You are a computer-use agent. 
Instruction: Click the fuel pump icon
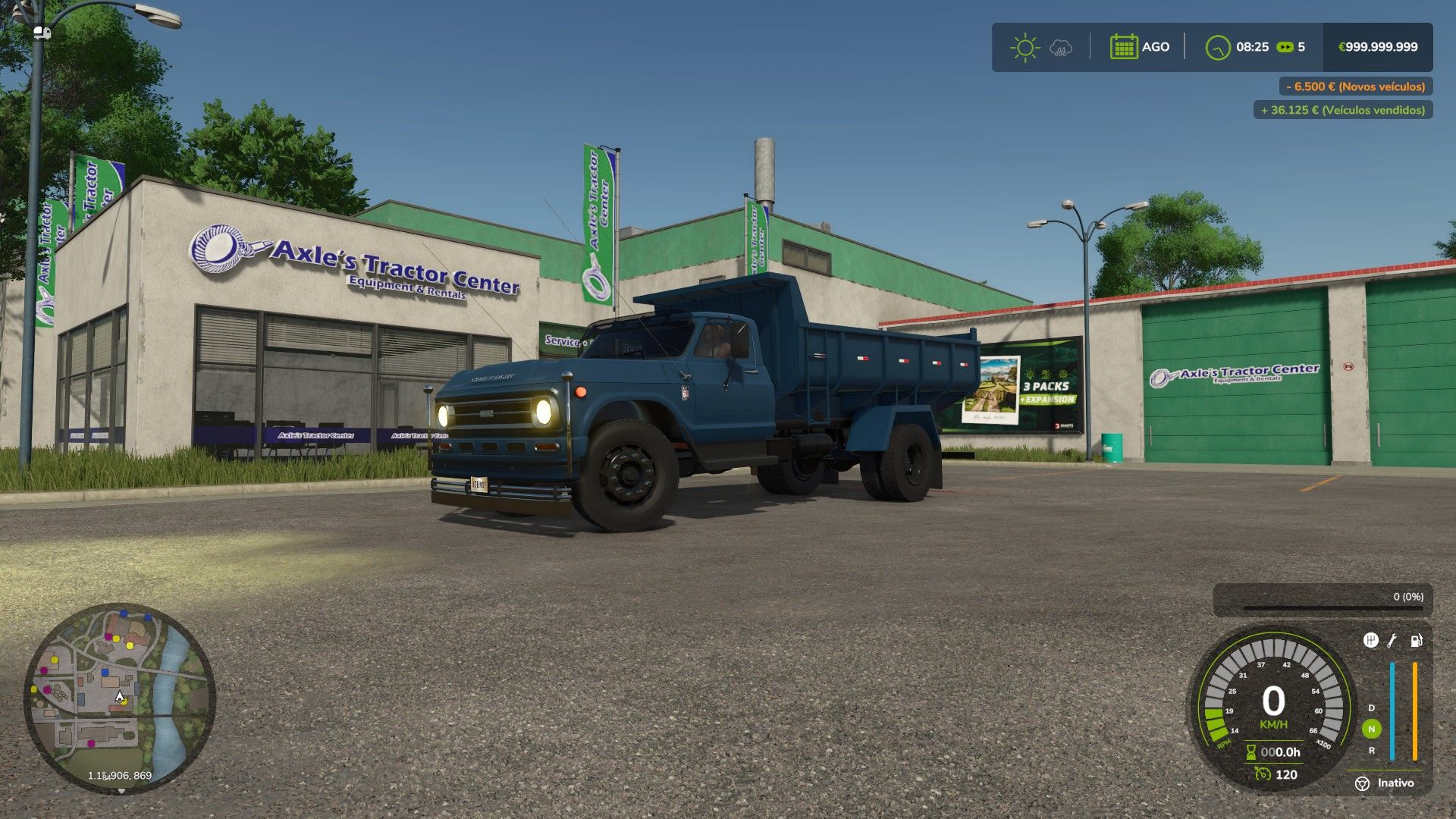pos(1415,641)
